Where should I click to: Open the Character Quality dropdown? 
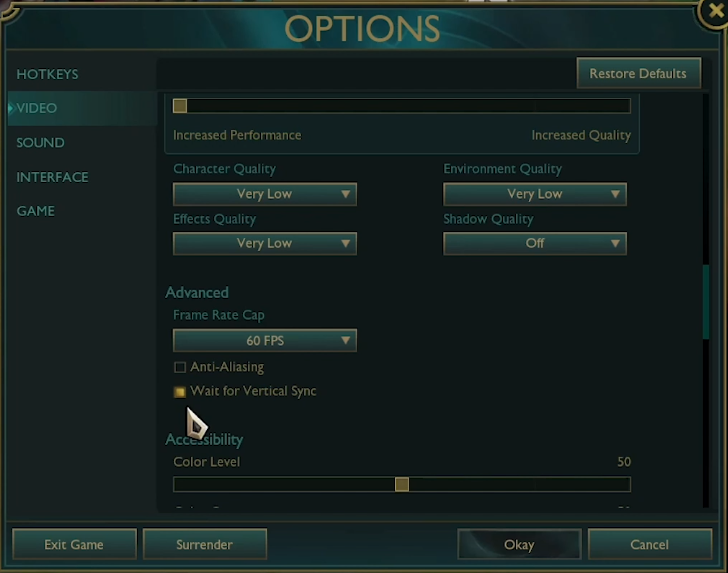tap(264, 194)
